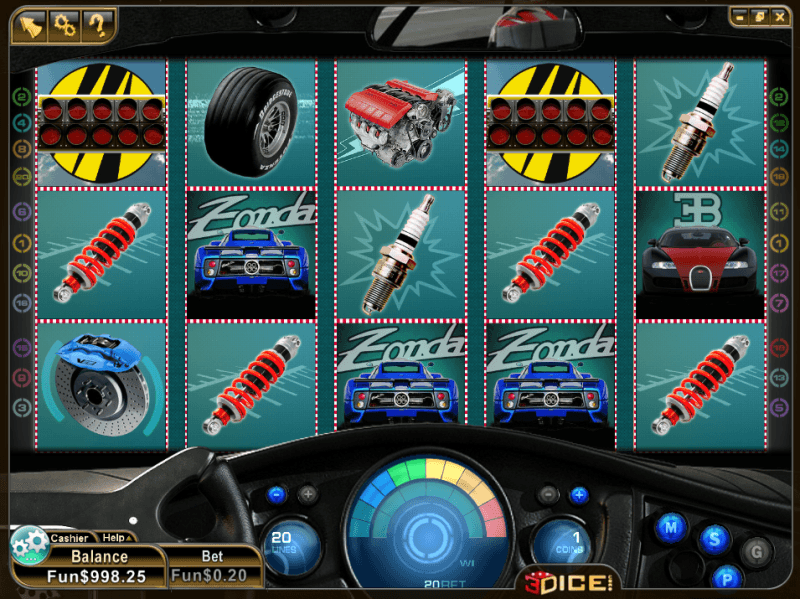Screen dimensions: 800x599
Task: Decrease the coins with the minus button
Action: pos(547,494)
